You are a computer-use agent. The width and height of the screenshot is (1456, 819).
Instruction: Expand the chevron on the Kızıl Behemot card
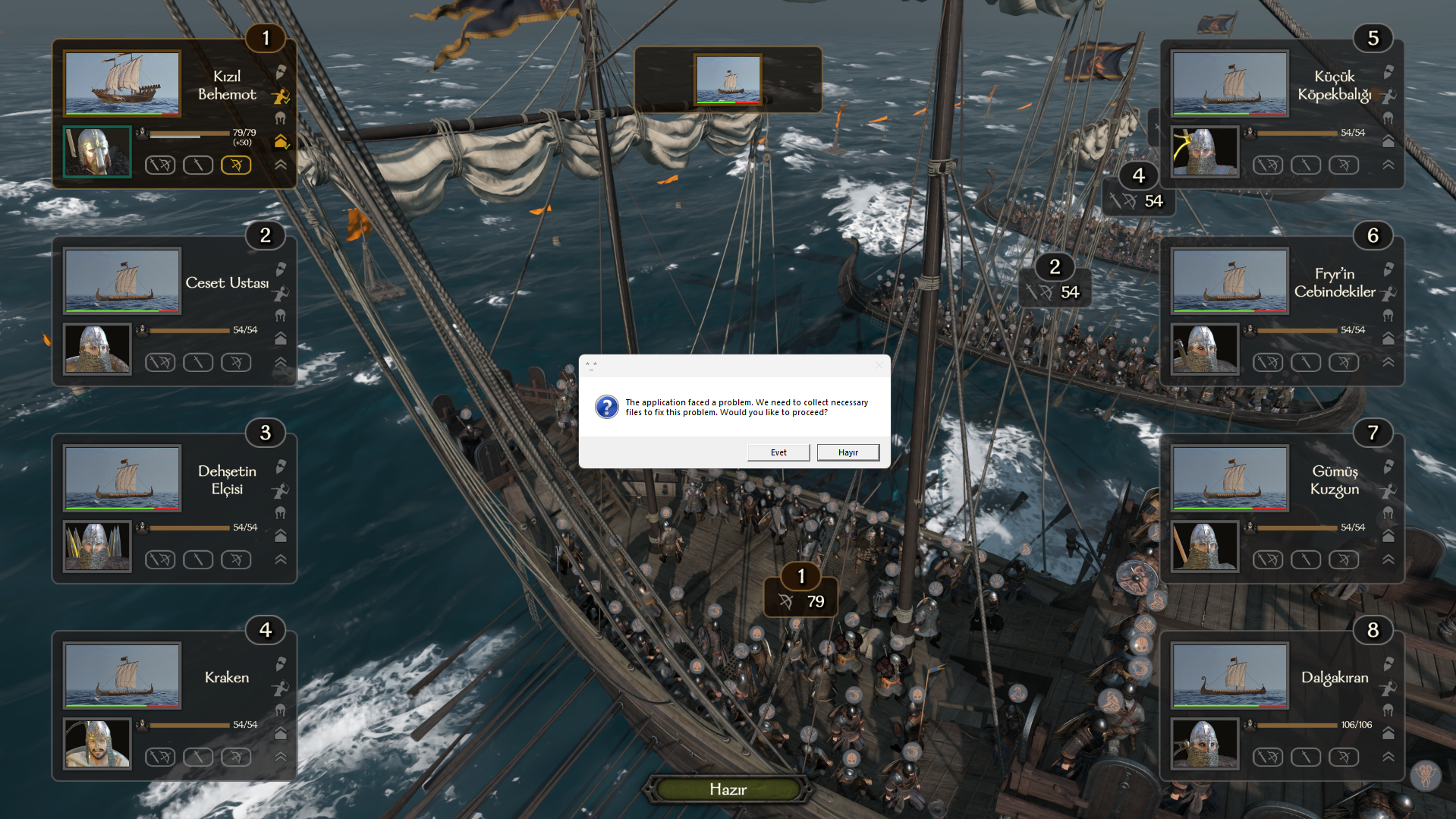(281, 164)
